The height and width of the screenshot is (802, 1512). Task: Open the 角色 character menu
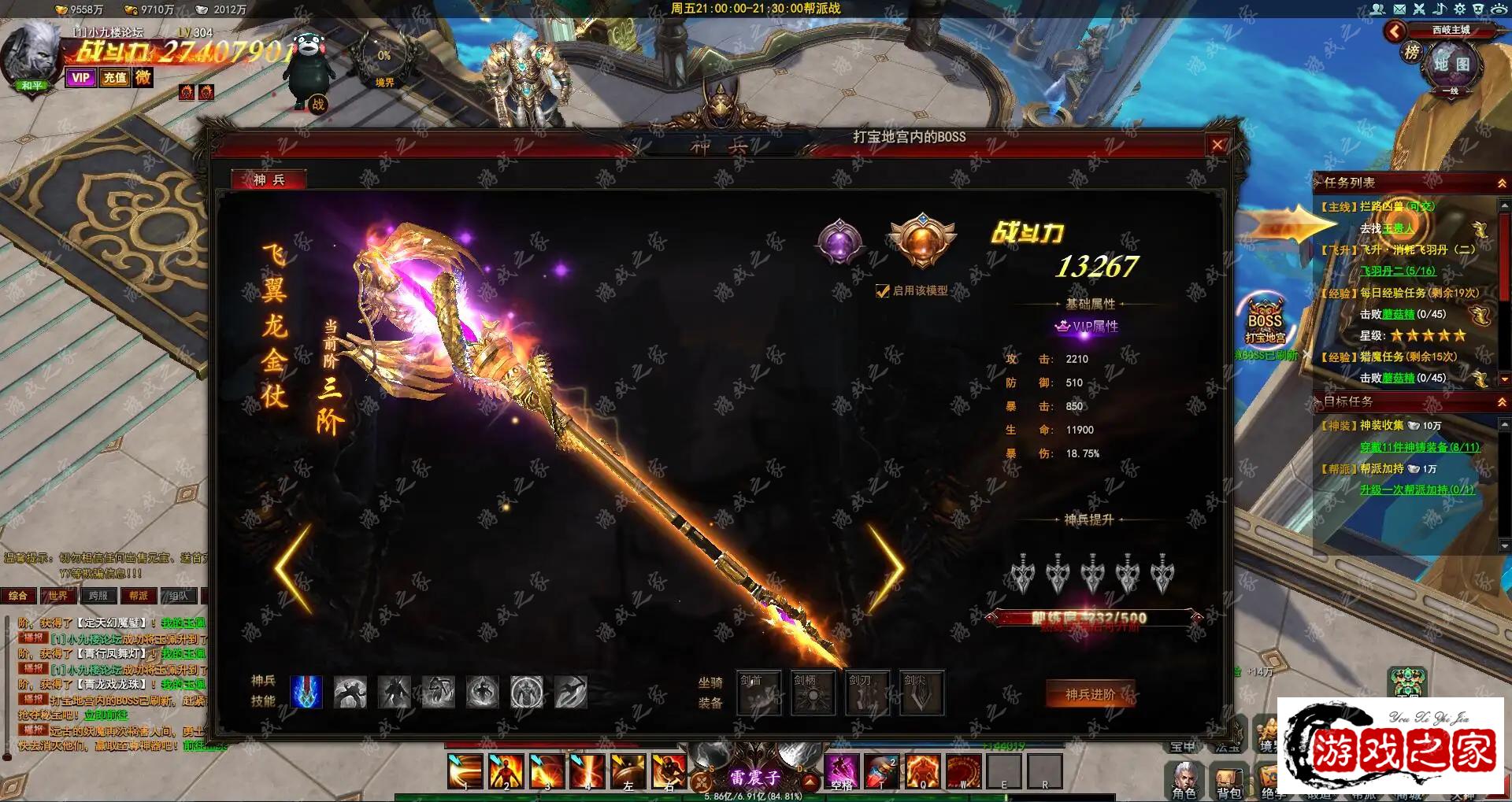(x=1184, y=780)
